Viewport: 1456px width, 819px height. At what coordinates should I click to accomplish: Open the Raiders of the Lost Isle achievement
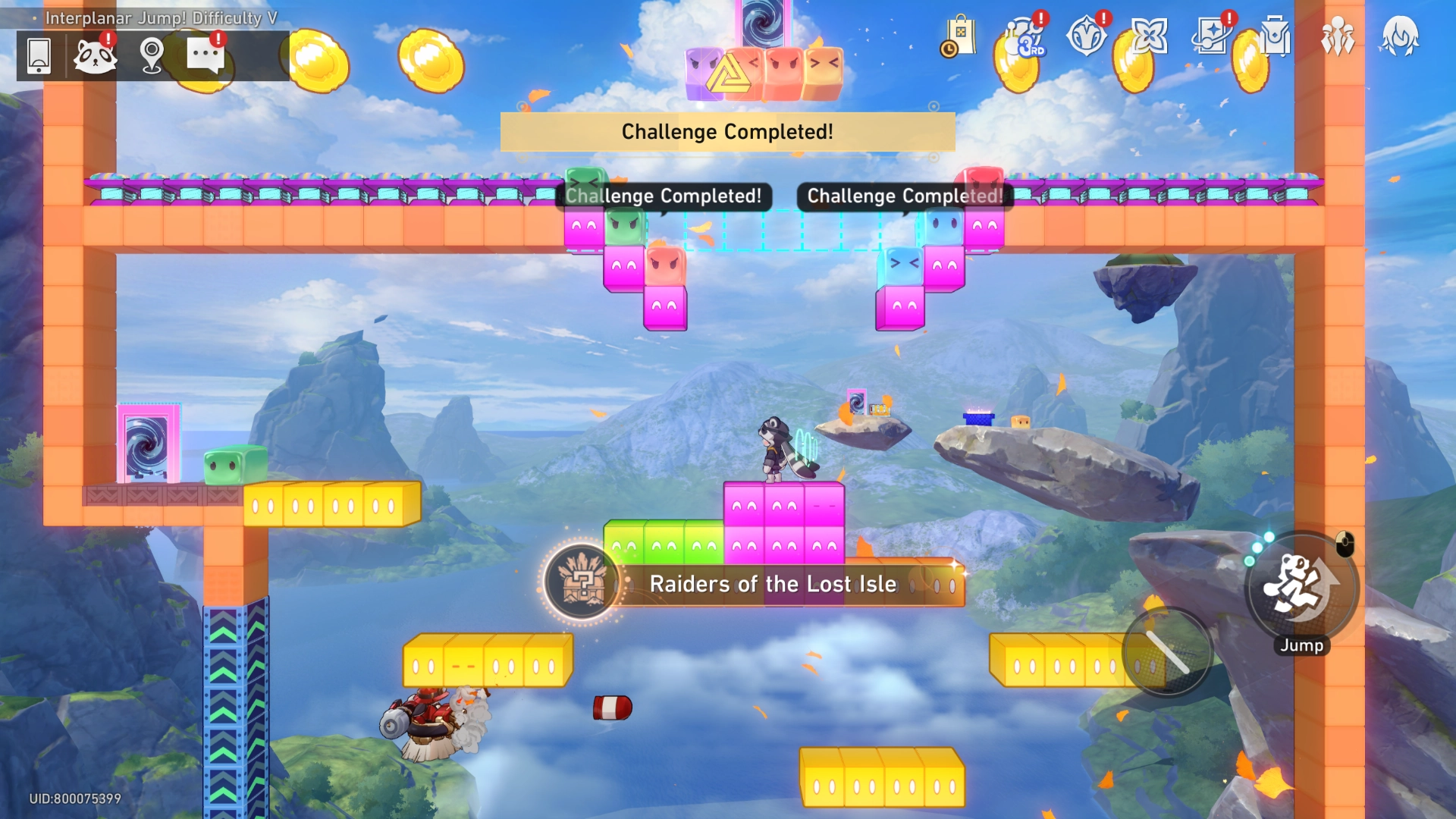(x=772, y=583)
